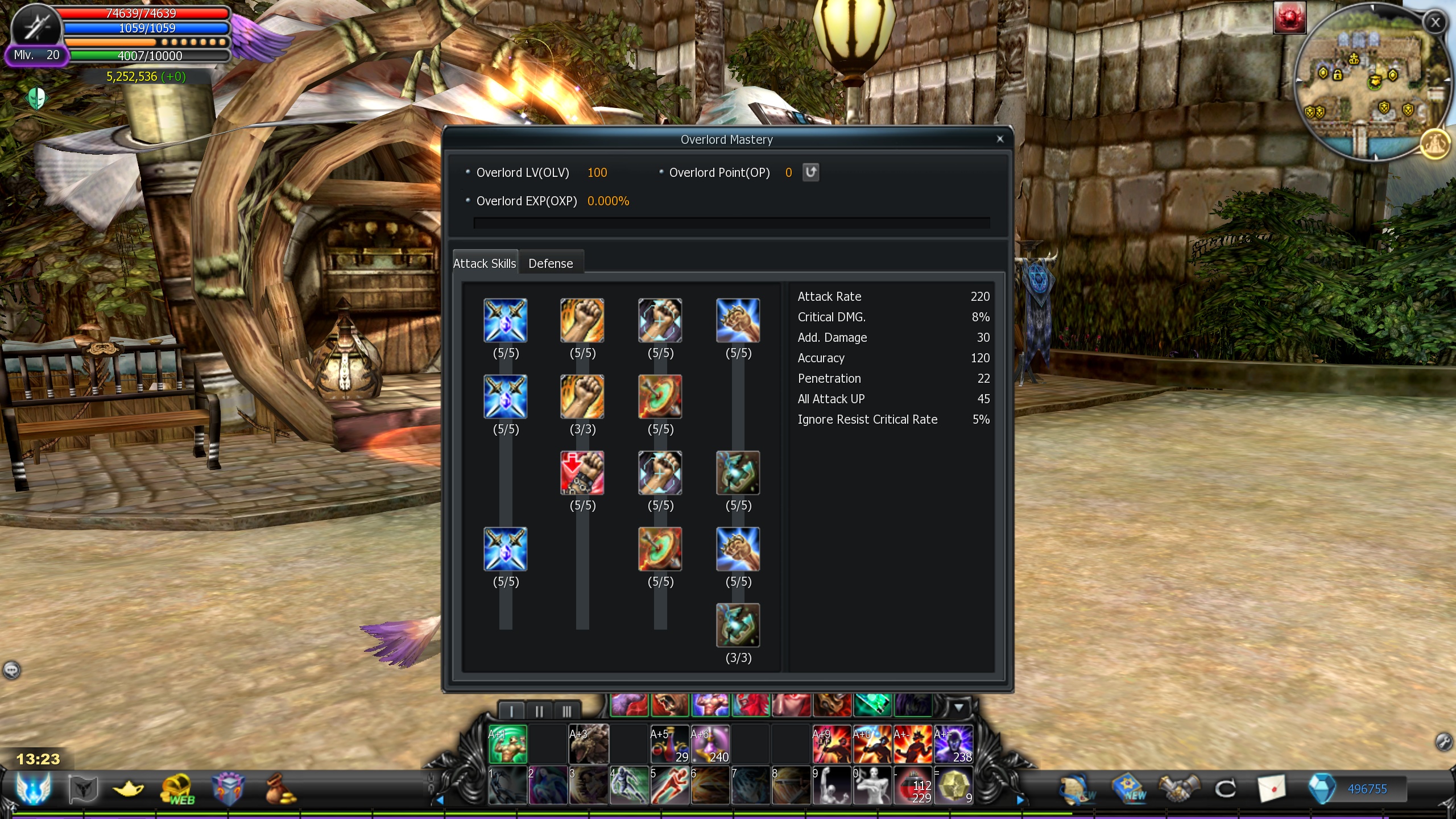Open the mail envelope icon
Screen dimensions: 1456x819
pos(1272,789)
